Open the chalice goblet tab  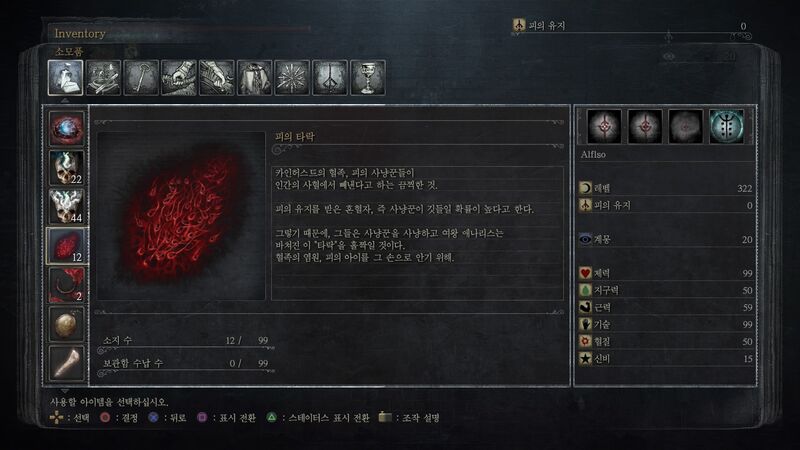pyautogui.click(x=367, y=78)
